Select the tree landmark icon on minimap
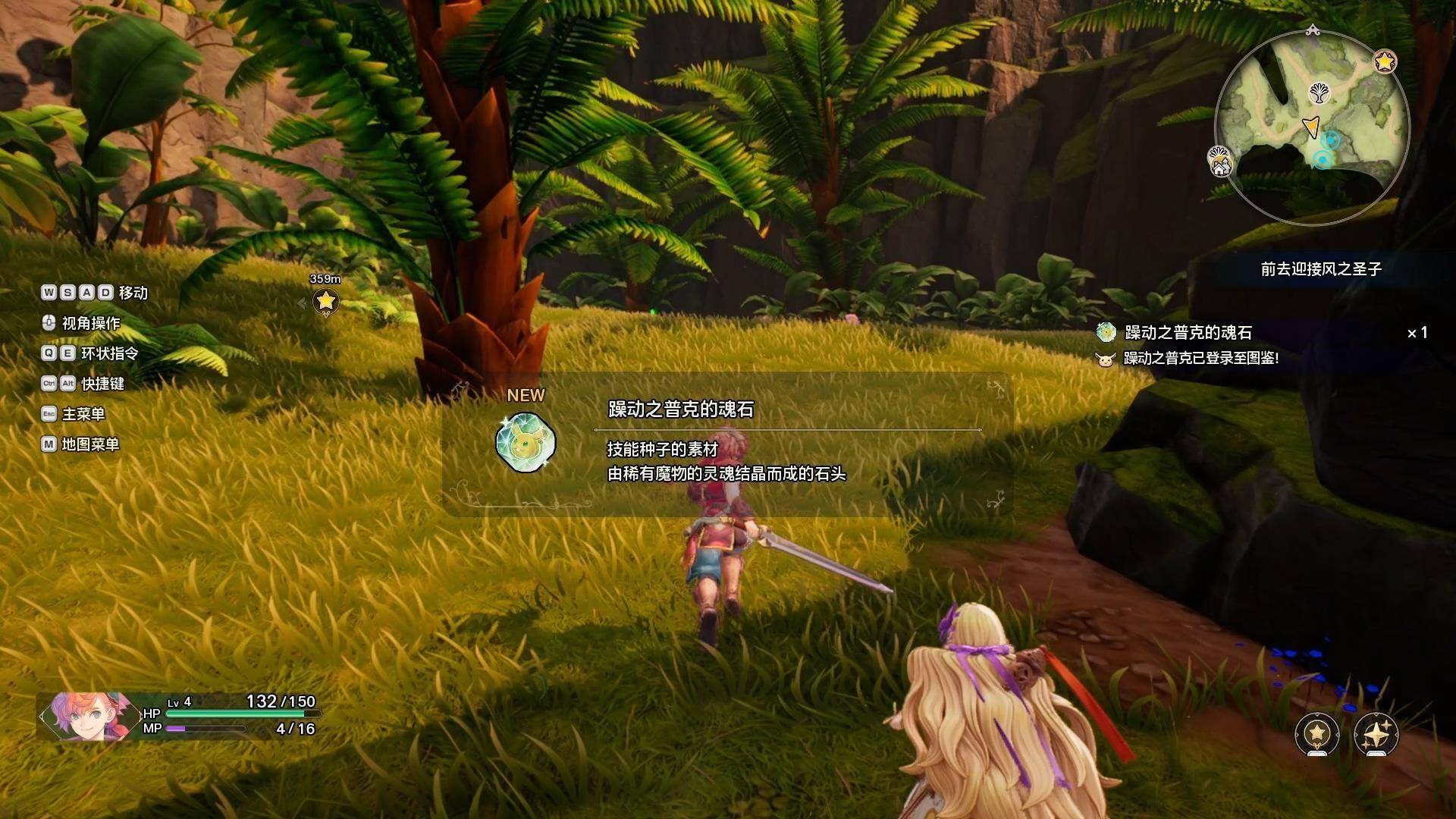 (x=1319, y=94)
